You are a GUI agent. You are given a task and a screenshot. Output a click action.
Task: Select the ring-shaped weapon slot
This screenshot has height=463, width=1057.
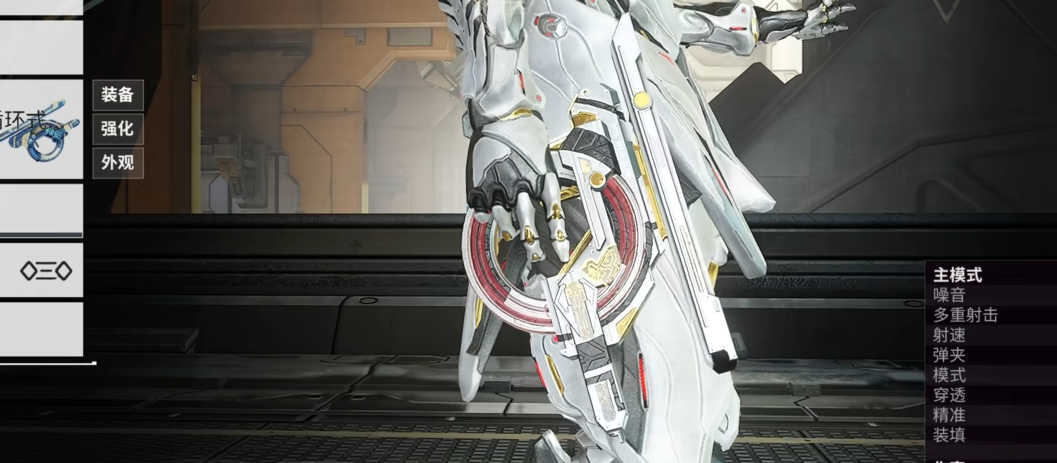(41, 130)
